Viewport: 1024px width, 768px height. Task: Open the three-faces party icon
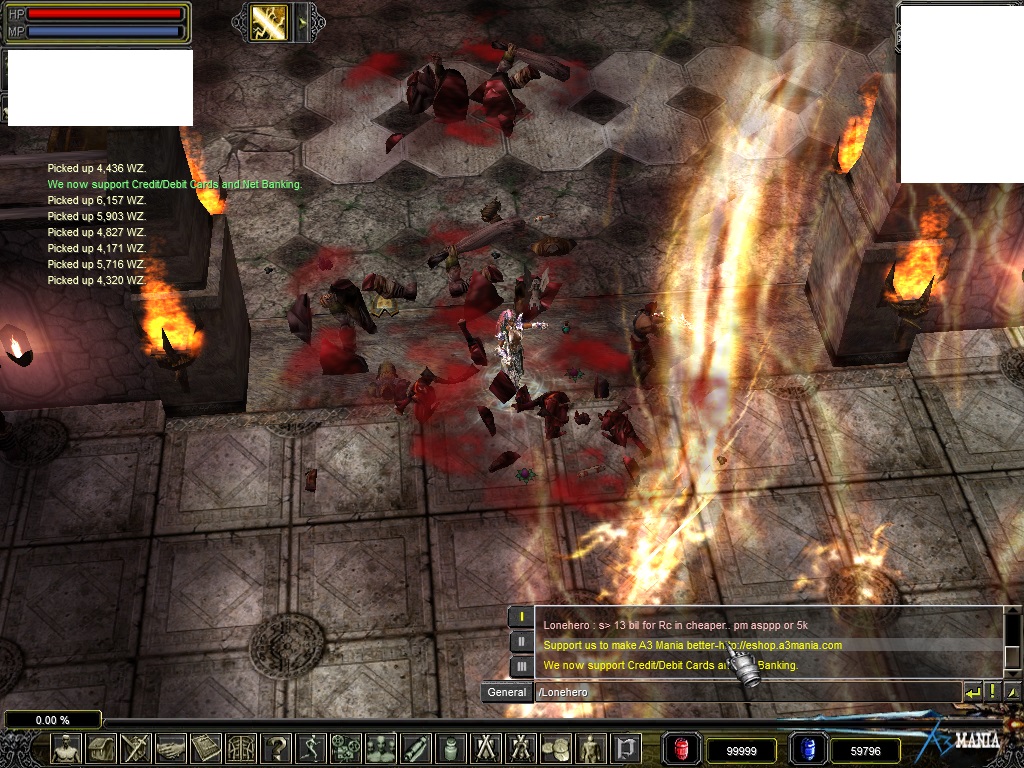point(381,748)
